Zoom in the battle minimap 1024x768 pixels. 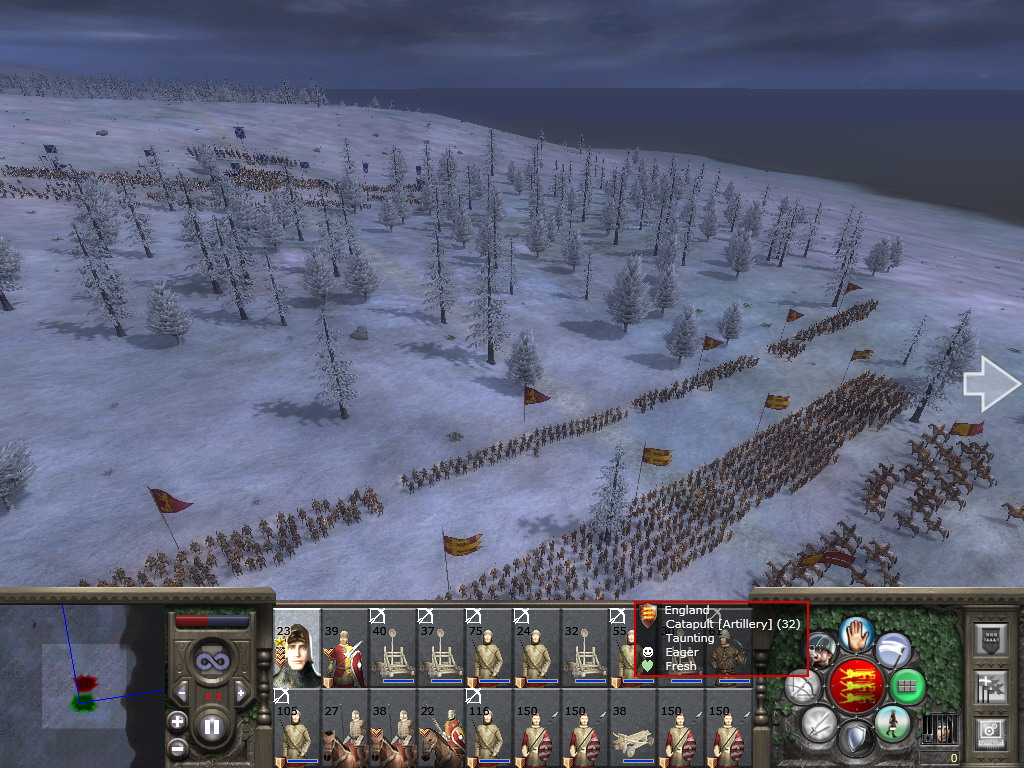tap(177, 720)
